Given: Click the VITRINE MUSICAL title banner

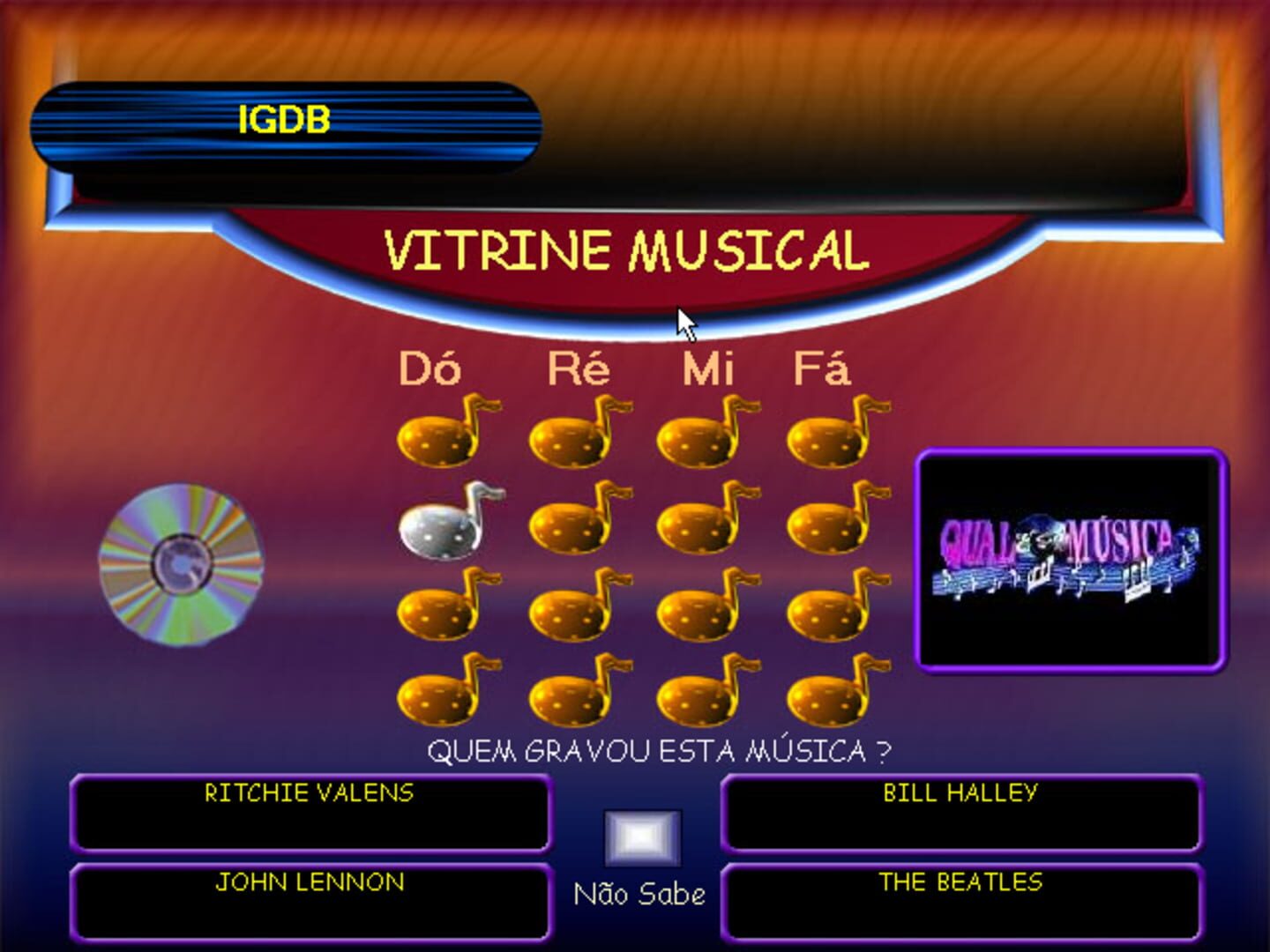Looking at the screenshot, I should [626, 250].
